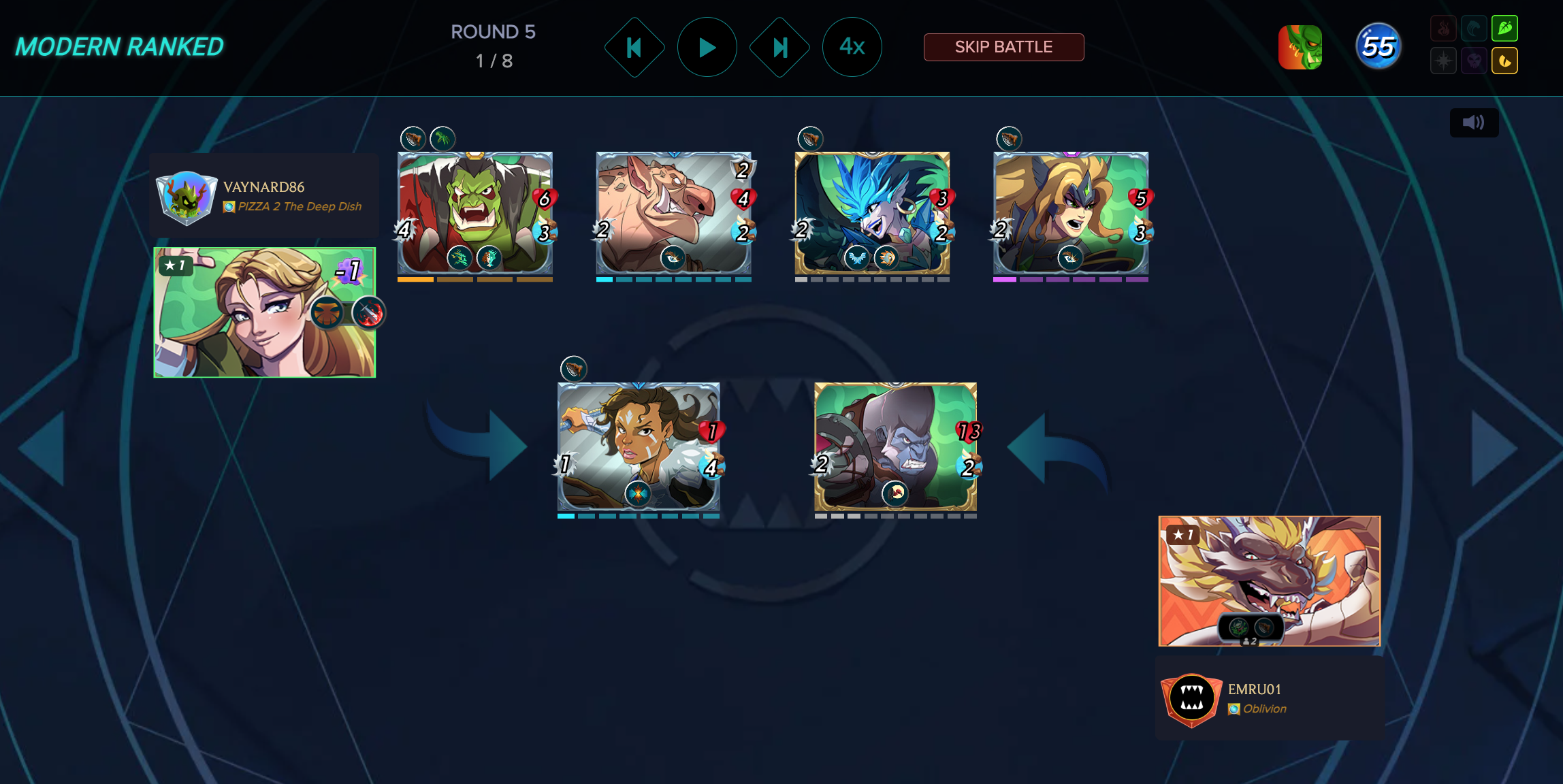Set playback speed to 4x
The height and width of the screenshot is (784, 1563).
[x=852, y=47]
